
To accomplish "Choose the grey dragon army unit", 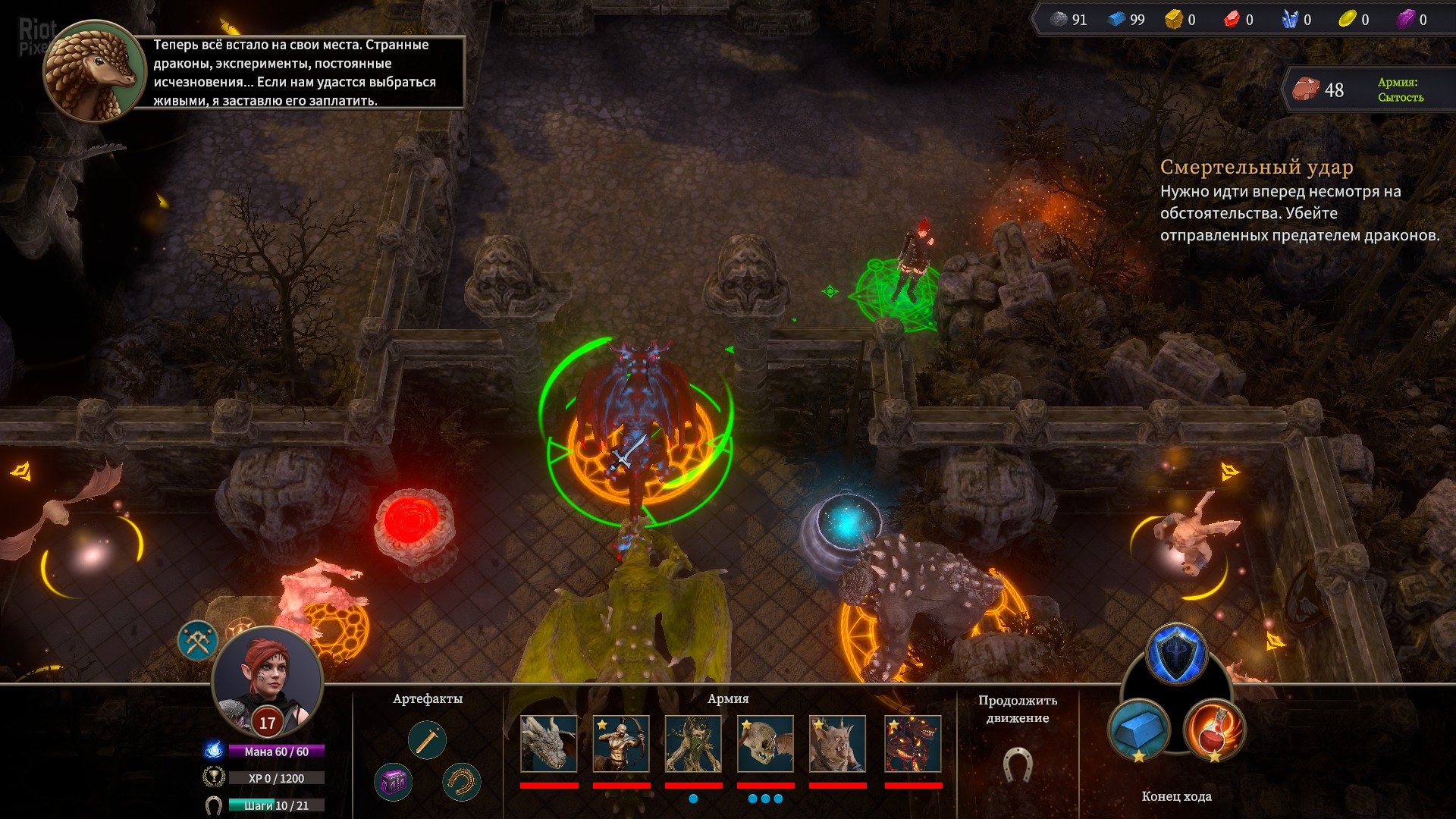I will coord(549,744).
